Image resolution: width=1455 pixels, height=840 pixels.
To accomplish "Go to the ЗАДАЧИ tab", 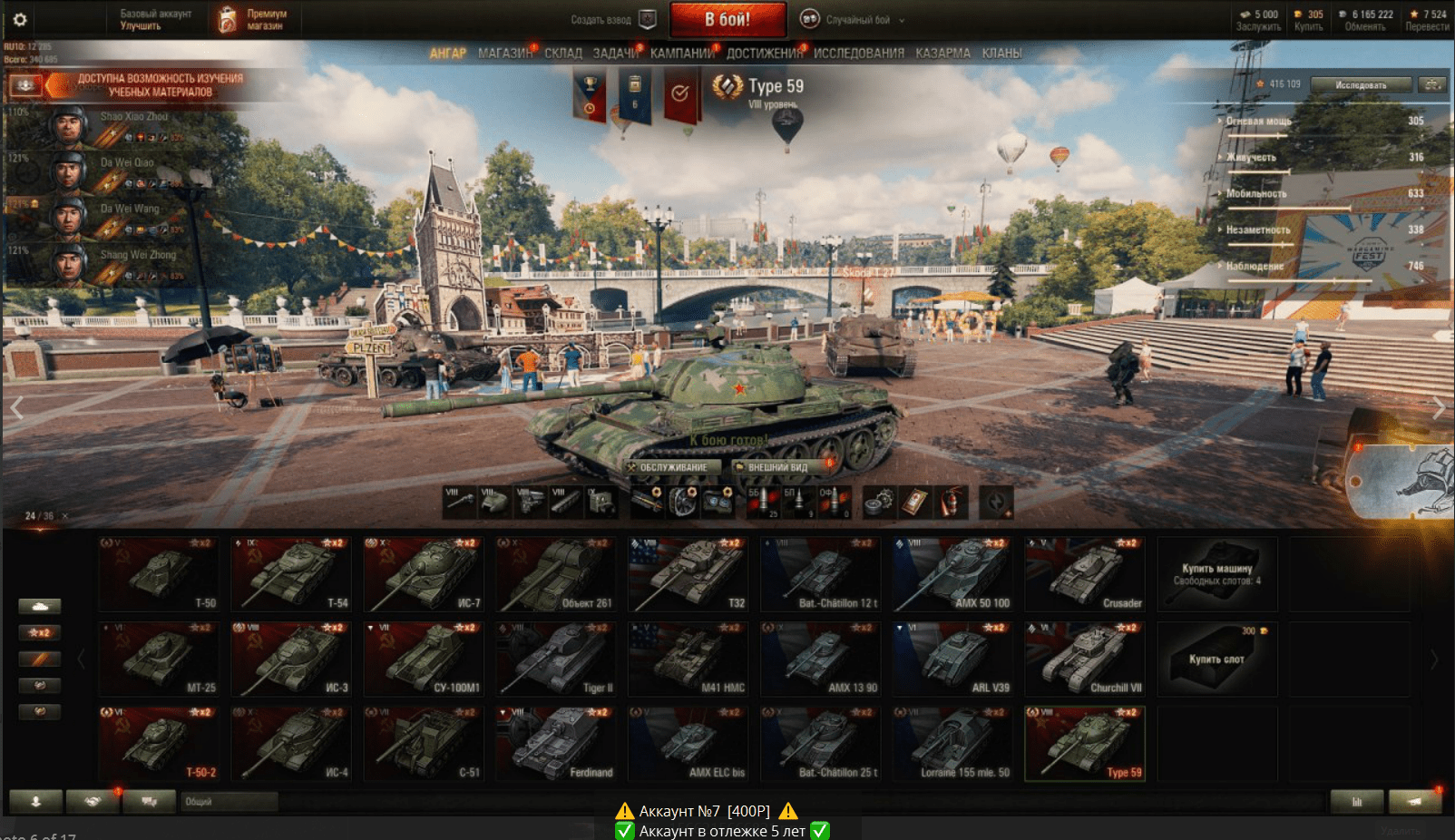I will [x=616, y=54].
